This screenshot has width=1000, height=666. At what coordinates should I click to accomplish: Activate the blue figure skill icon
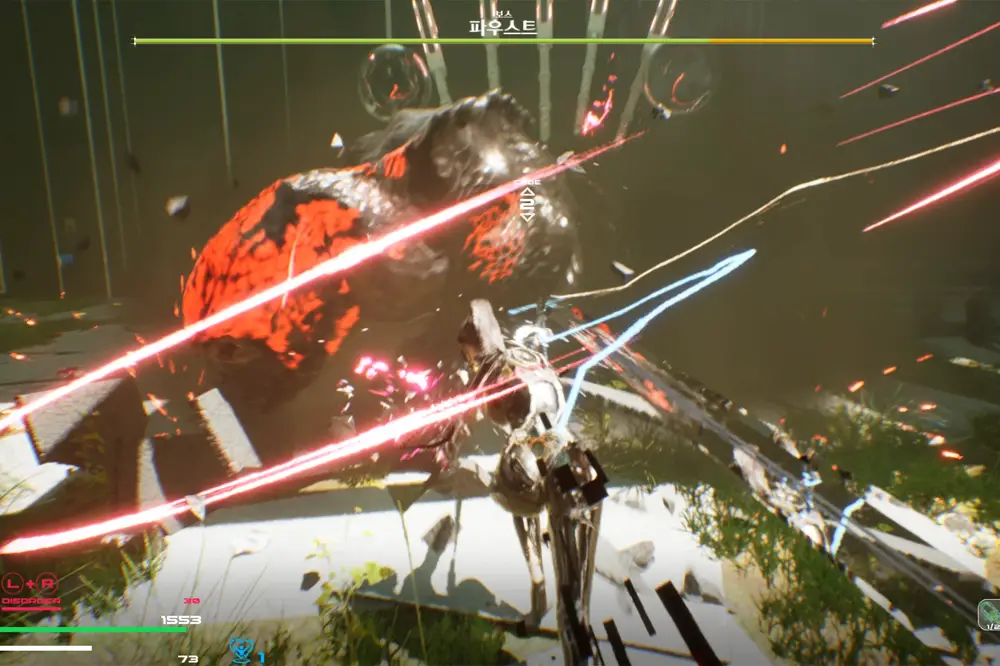(241, 651)
